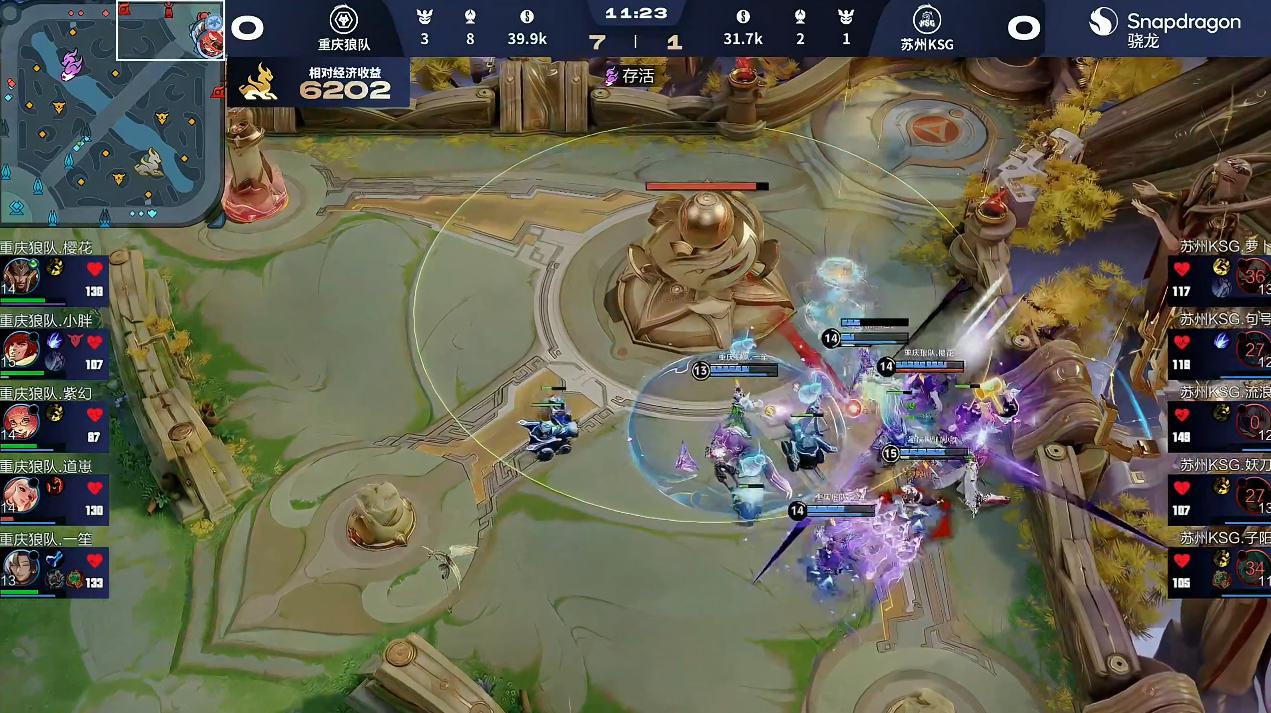
Task: Click the 相对经济收益 gold lead panel
Action: (x=320, y=82)
